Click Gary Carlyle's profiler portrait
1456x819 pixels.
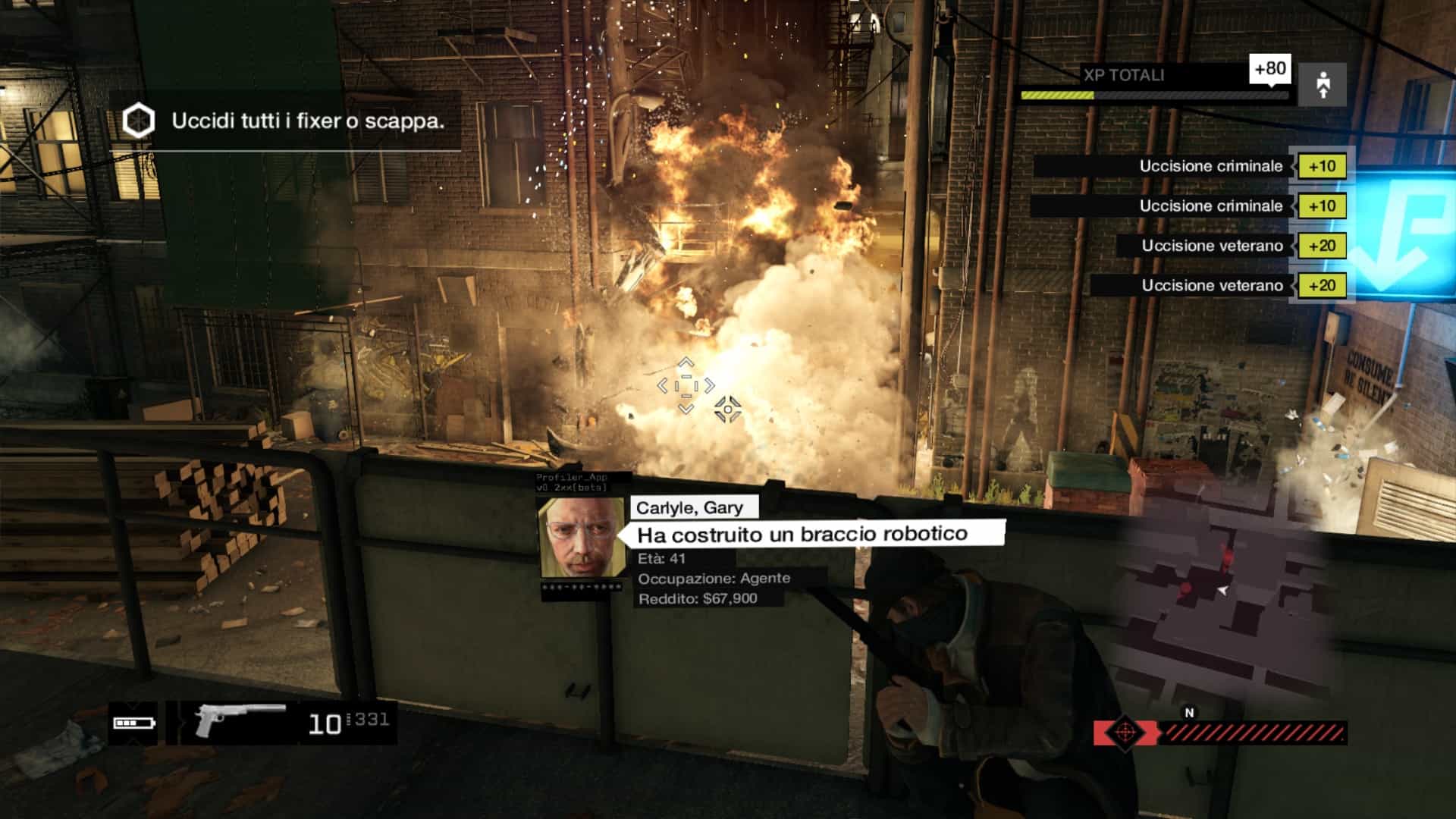[x=582, y=538]
